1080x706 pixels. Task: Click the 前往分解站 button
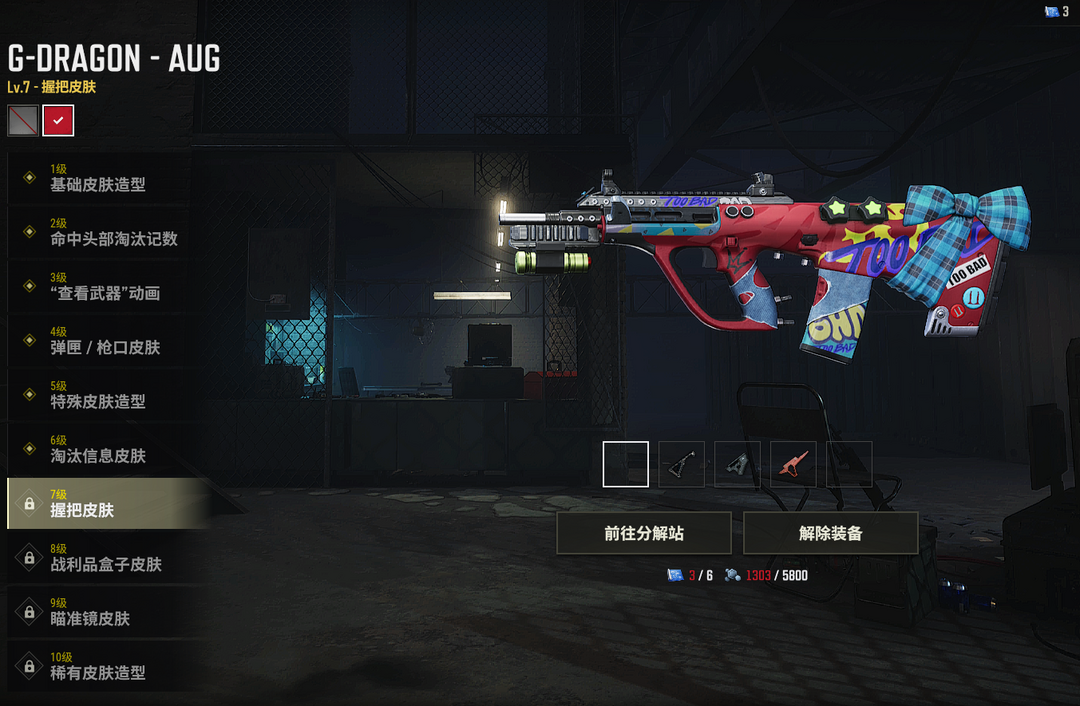pyautogui.click(x=644, y=533)
